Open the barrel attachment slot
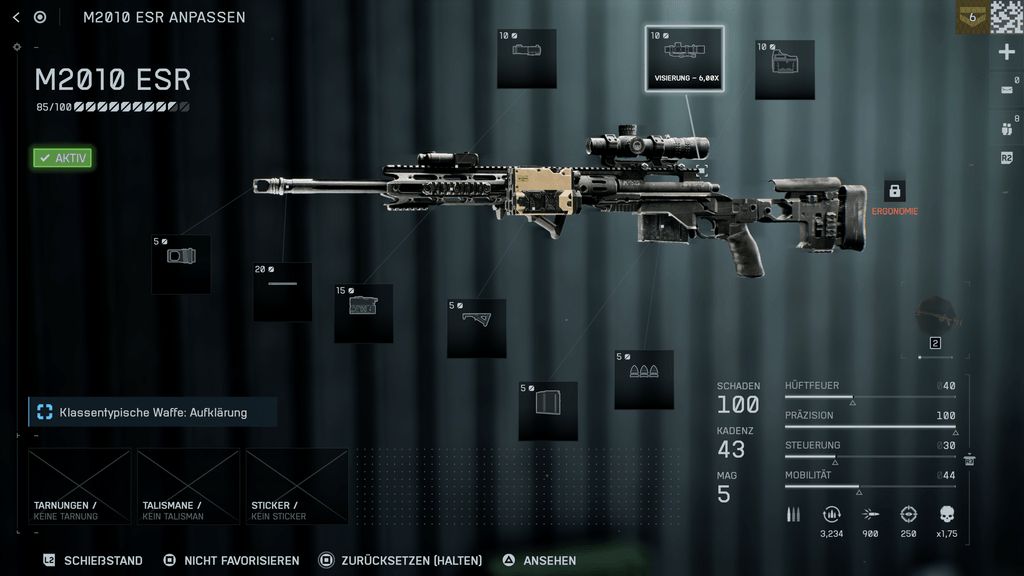 tap(282, 291)
